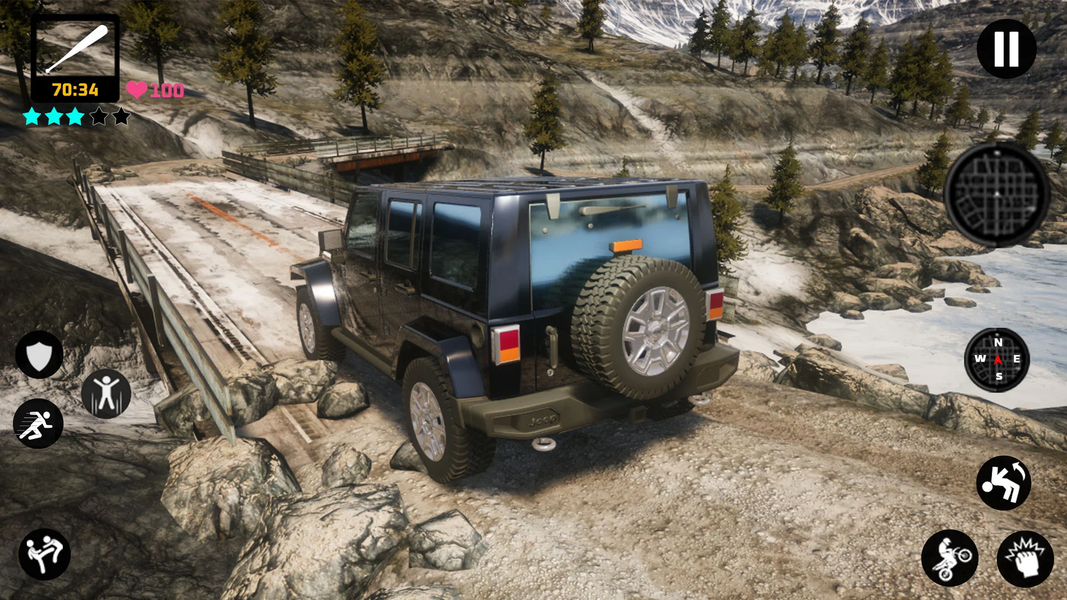Viewport: 1067px width, 600px height.
Task: Open the circular city minimap
Action: coord(996,194)
